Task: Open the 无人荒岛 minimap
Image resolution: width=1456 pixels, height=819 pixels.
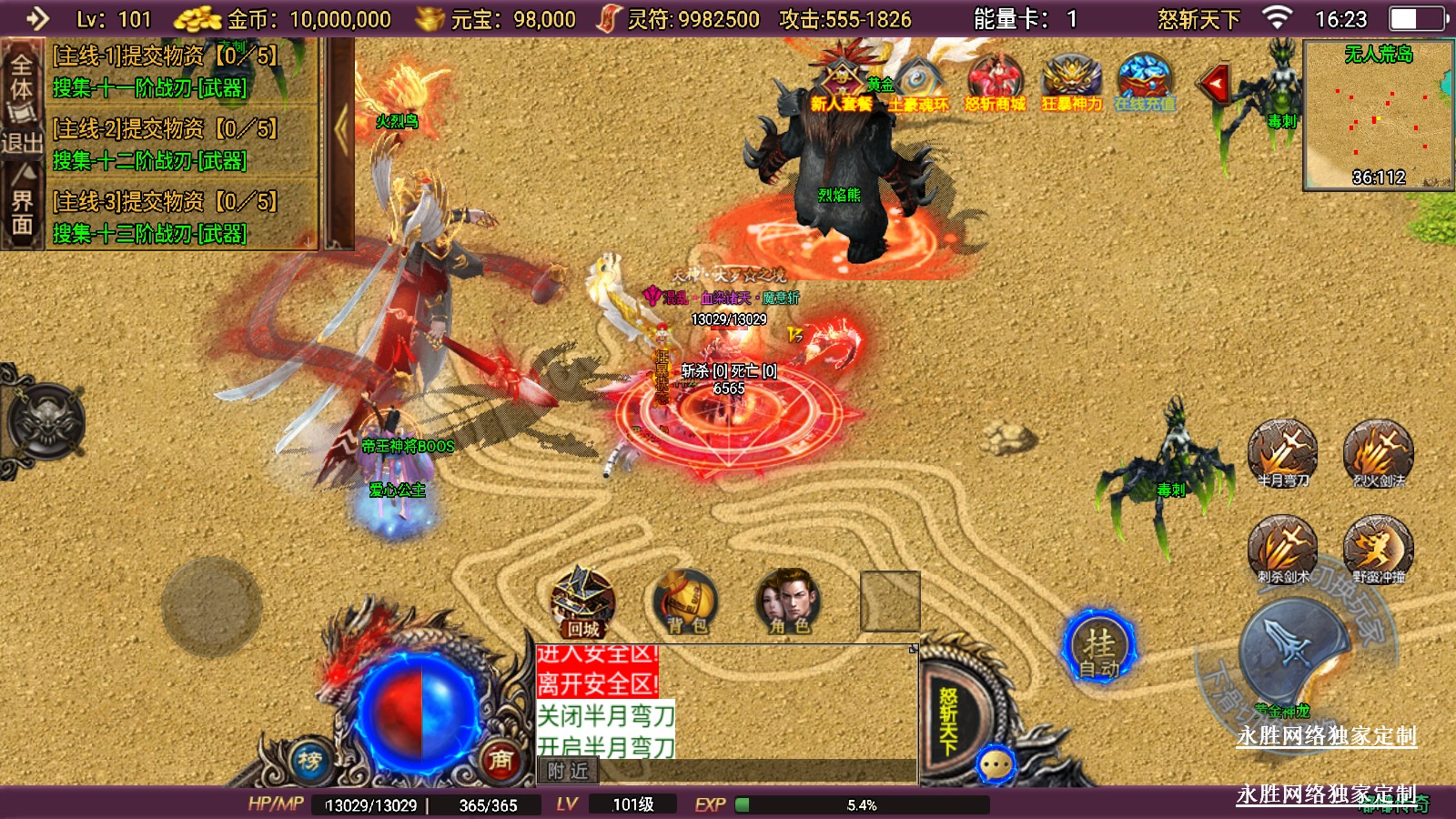Action: point(1379,115)
